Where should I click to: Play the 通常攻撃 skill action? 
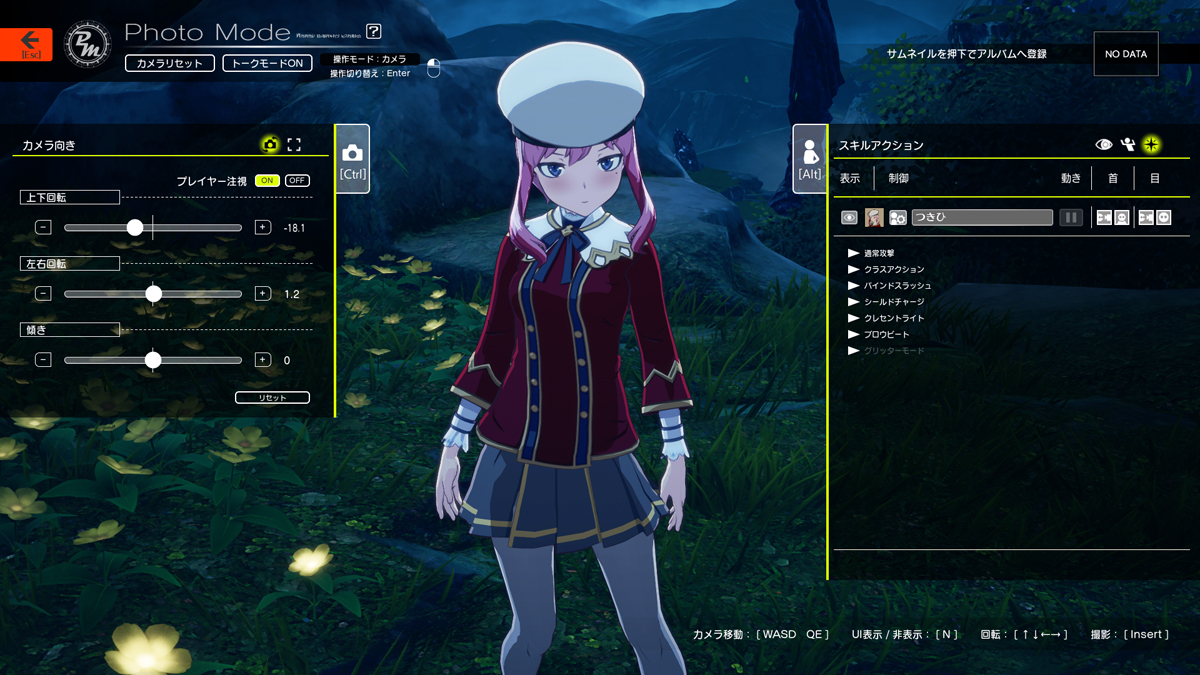click(854, 253)
